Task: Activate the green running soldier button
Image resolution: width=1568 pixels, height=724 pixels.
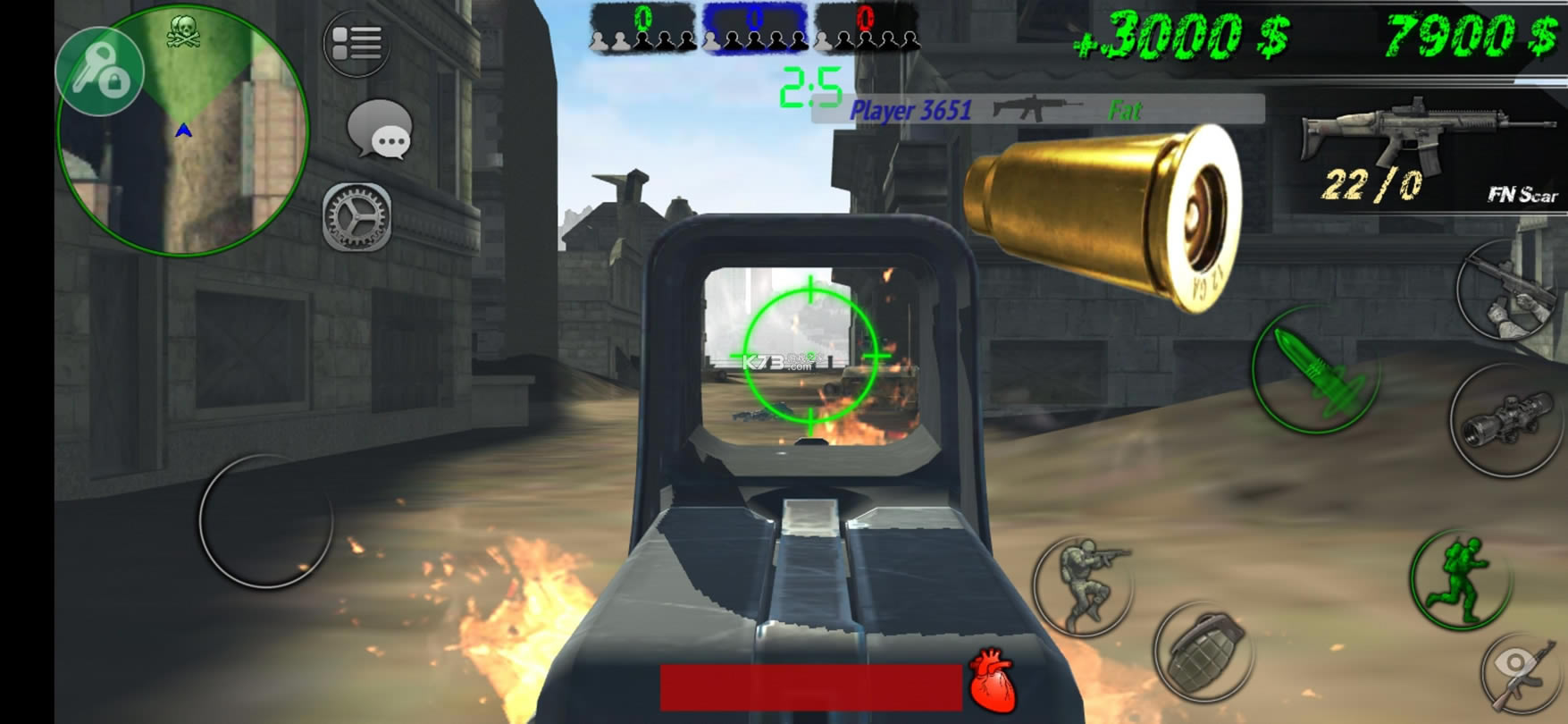Action: [x=1460, y=579]
